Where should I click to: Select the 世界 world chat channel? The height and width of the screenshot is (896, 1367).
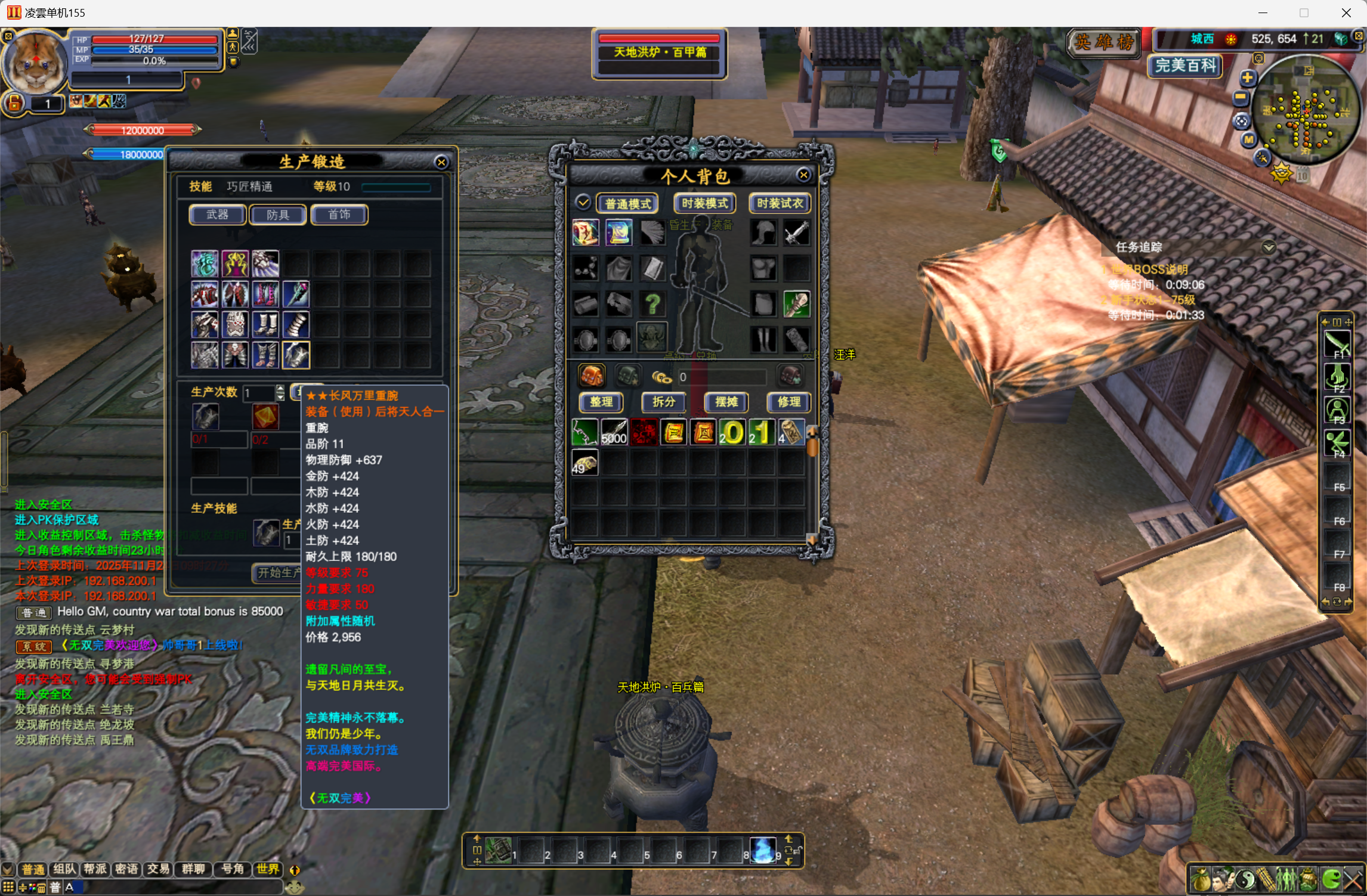267,869
